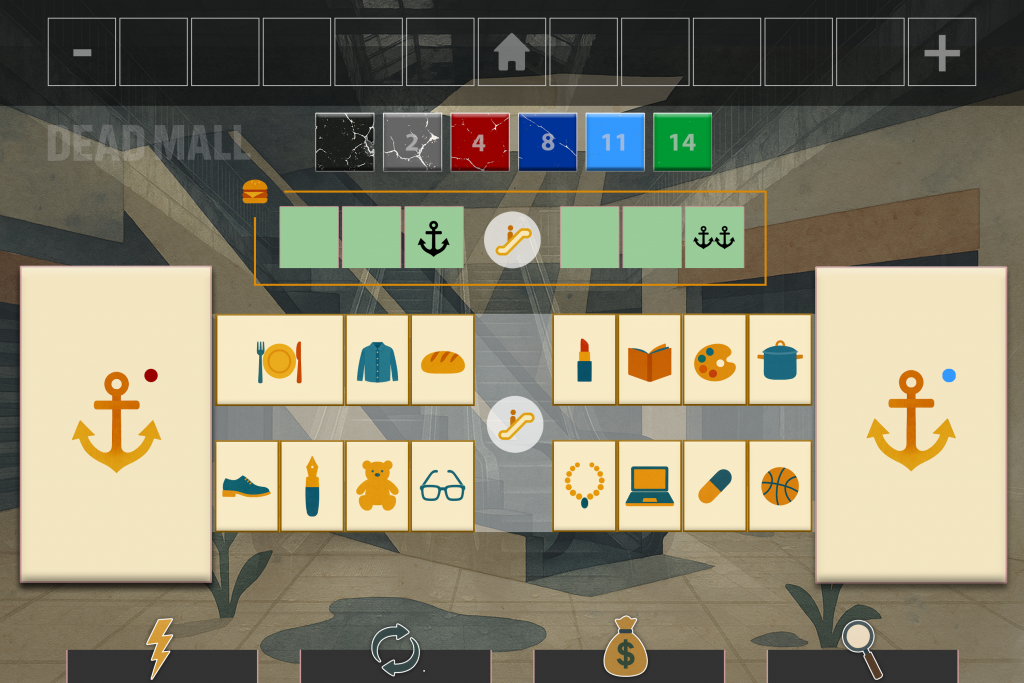Choose the paint palette shop tile

coord(715,360)
